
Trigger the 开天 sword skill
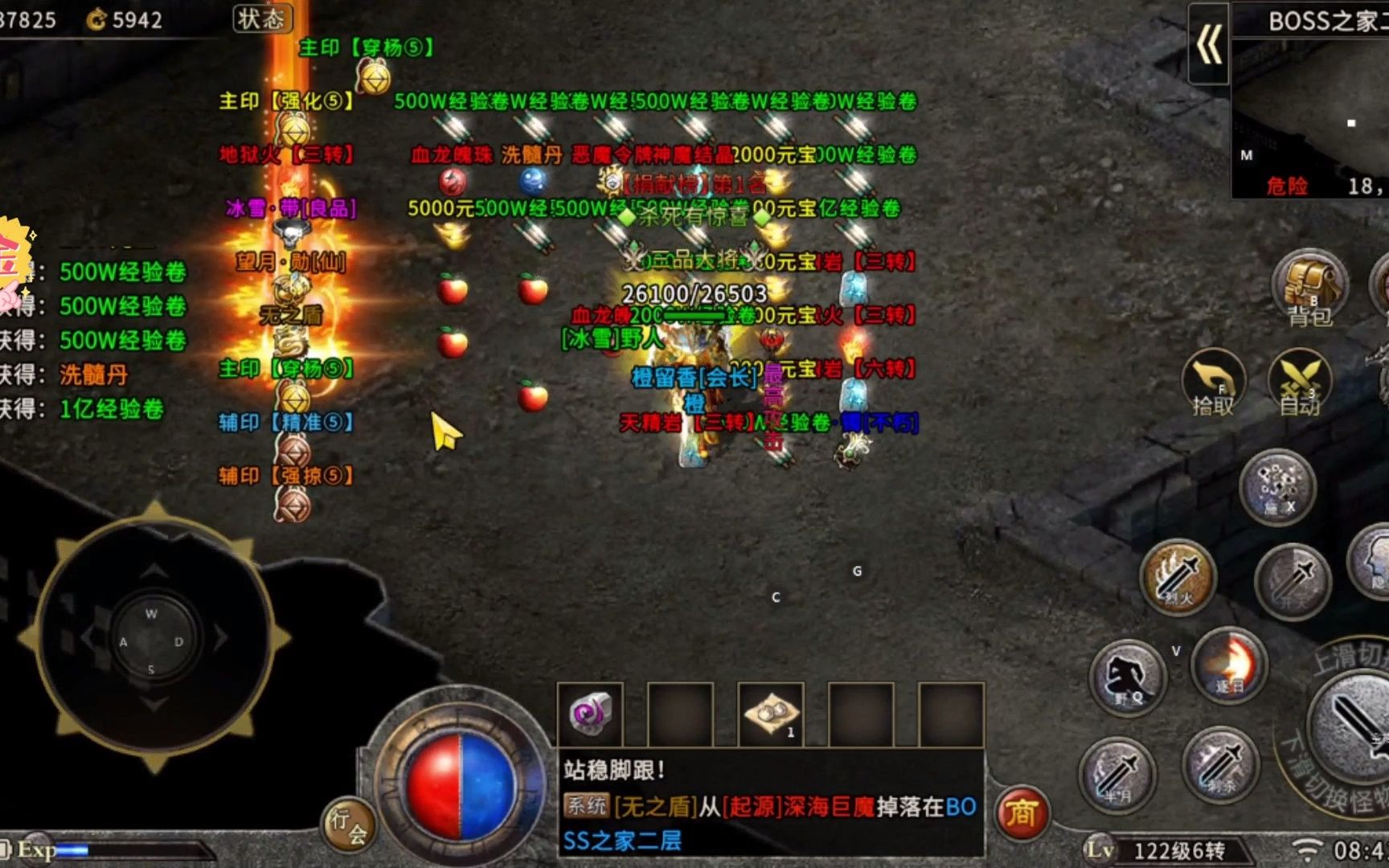[1293, 580]
